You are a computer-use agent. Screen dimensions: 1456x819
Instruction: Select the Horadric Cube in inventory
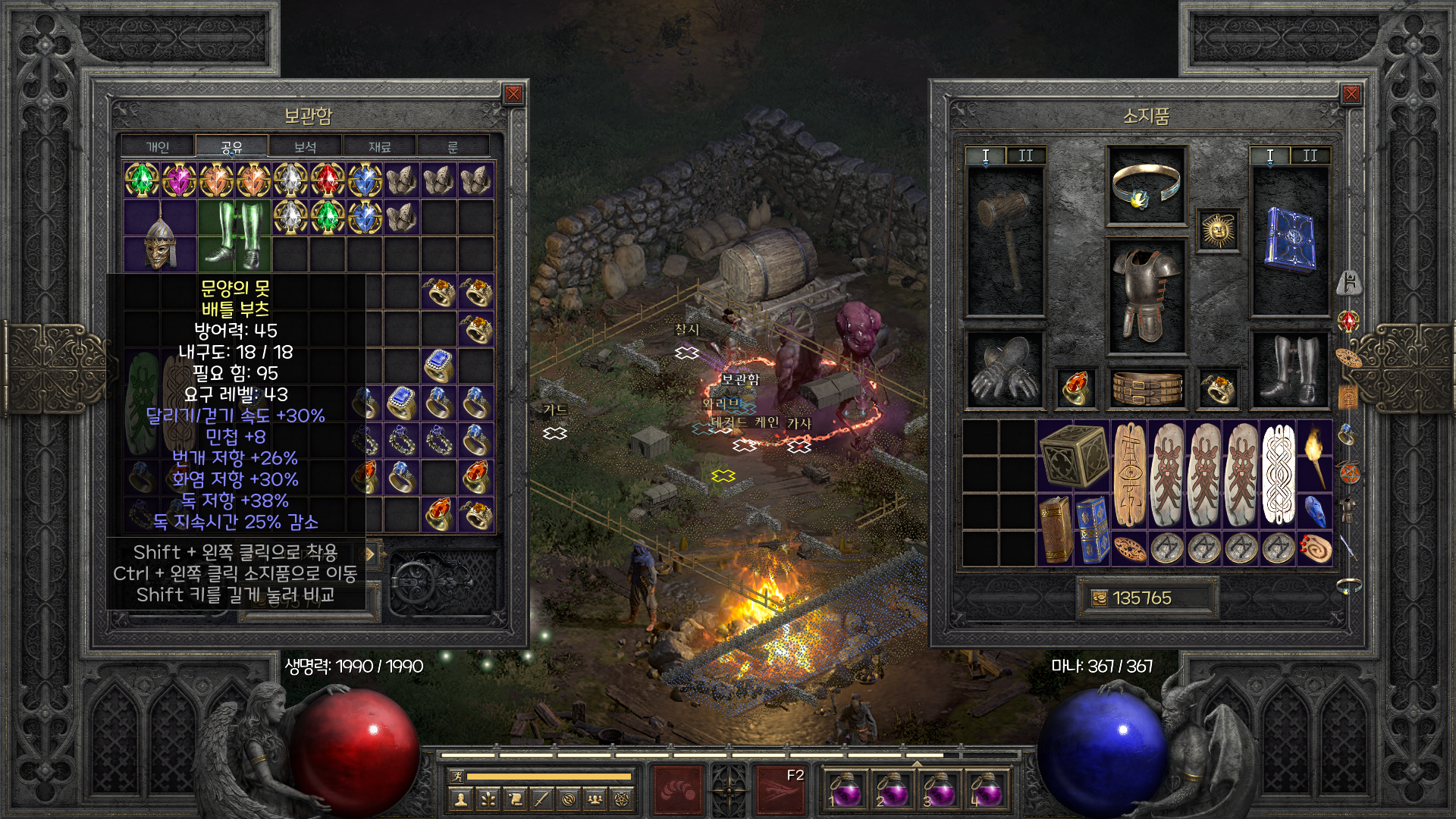tap(1074, 455)
